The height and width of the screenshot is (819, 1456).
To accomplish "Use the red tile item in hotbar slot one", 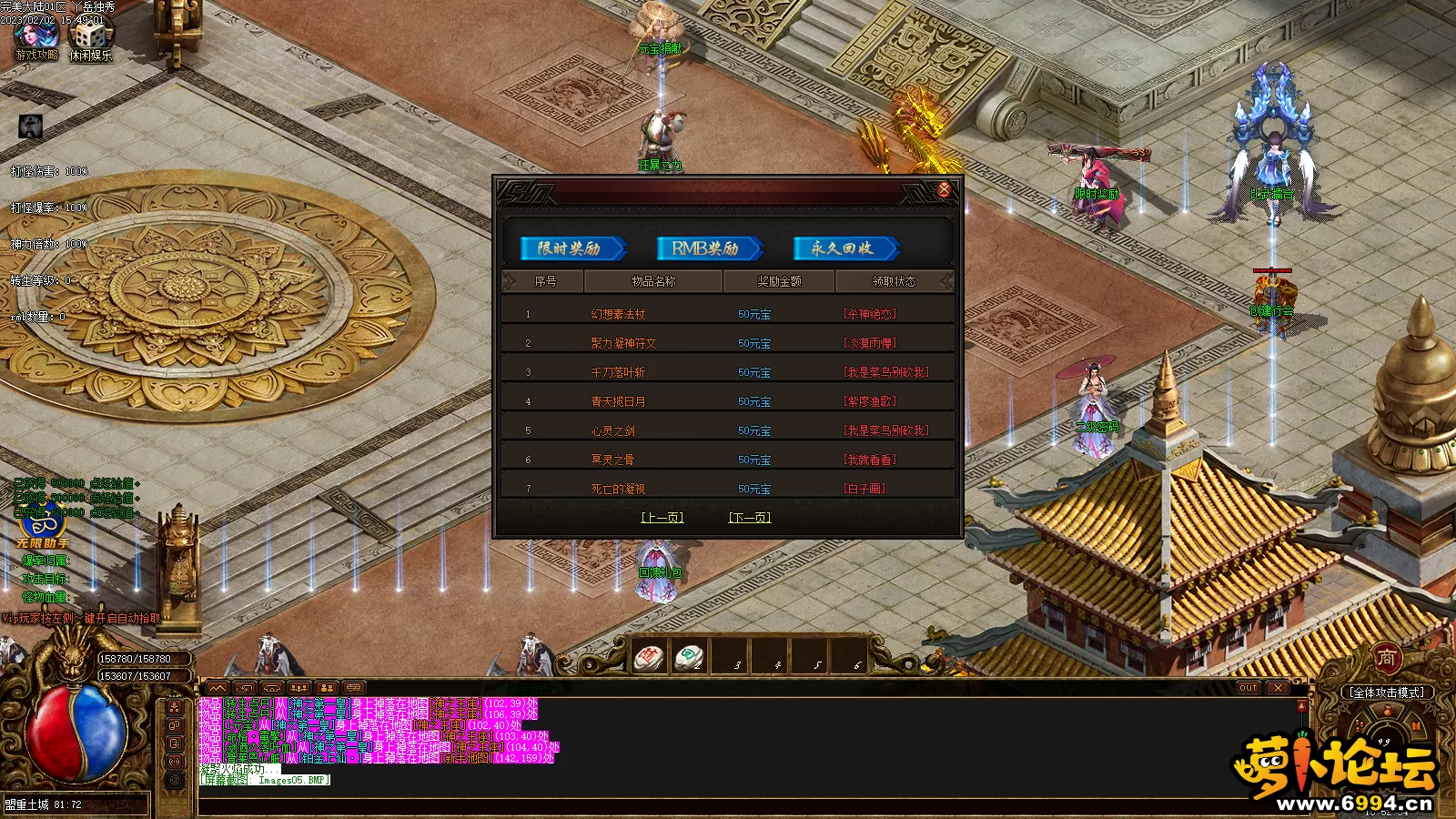I will point(650,657).
